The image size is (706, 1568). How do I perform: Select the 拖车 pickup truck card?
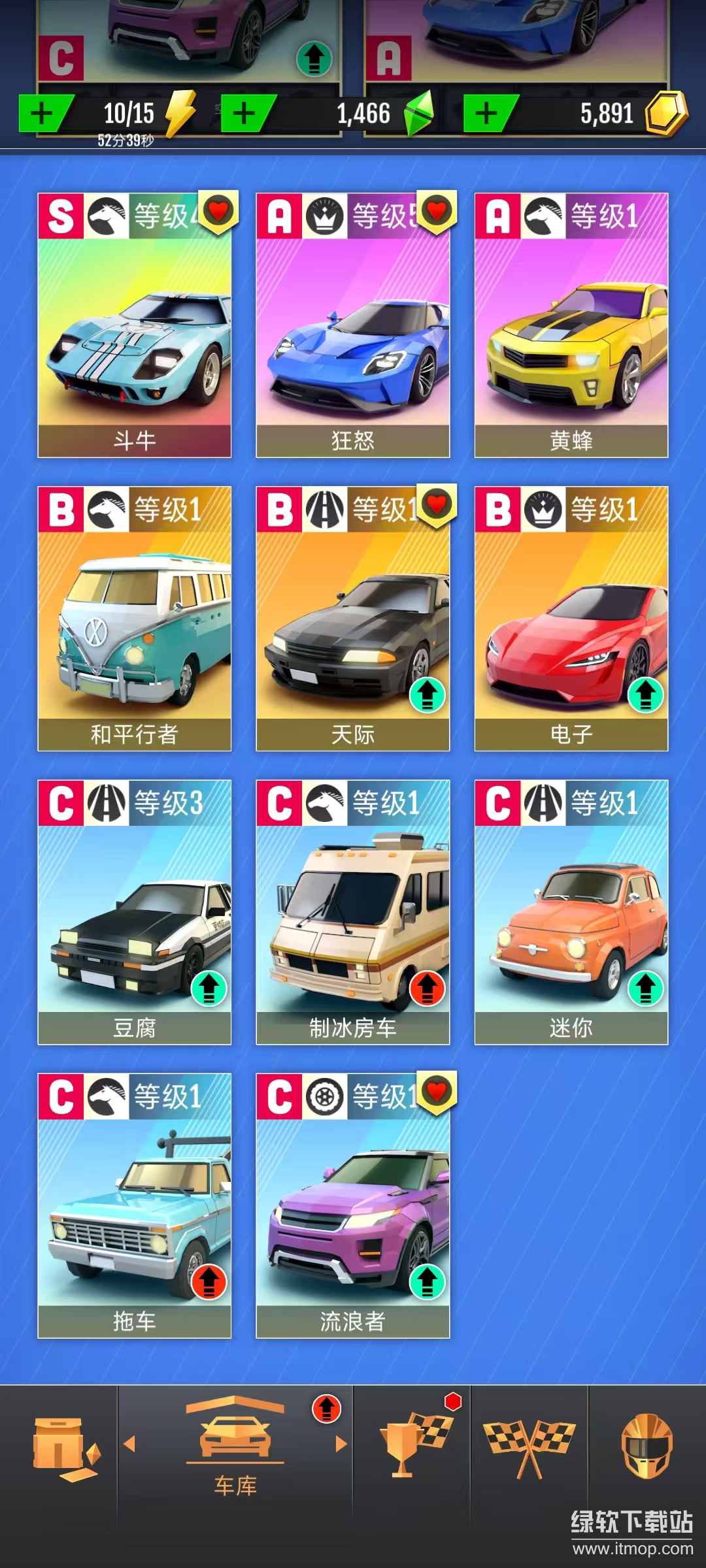point(135,1205)
